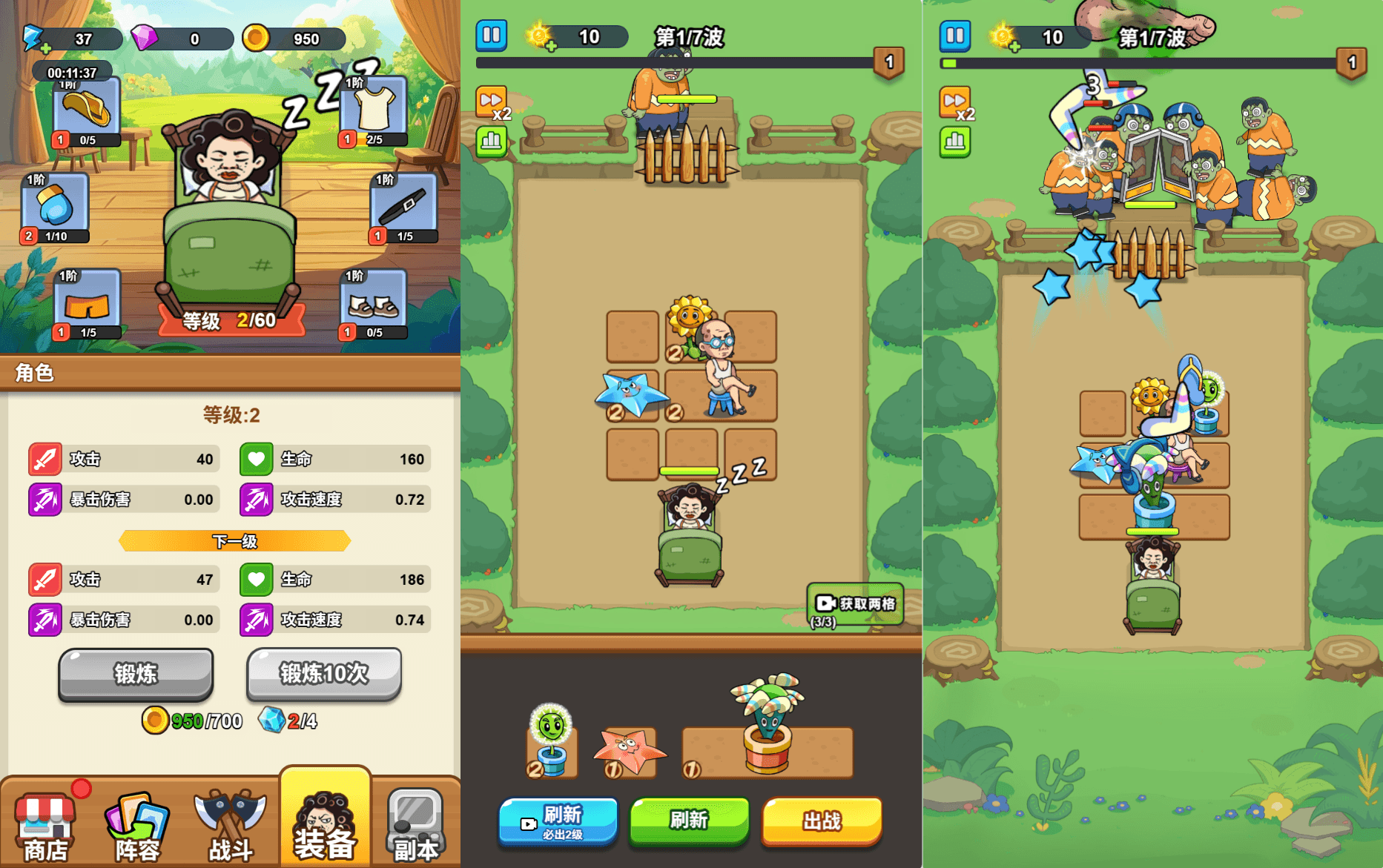Pick the orange starfish card
The width and height of the screenshot is (1383, 868).
tap(628, 752)
